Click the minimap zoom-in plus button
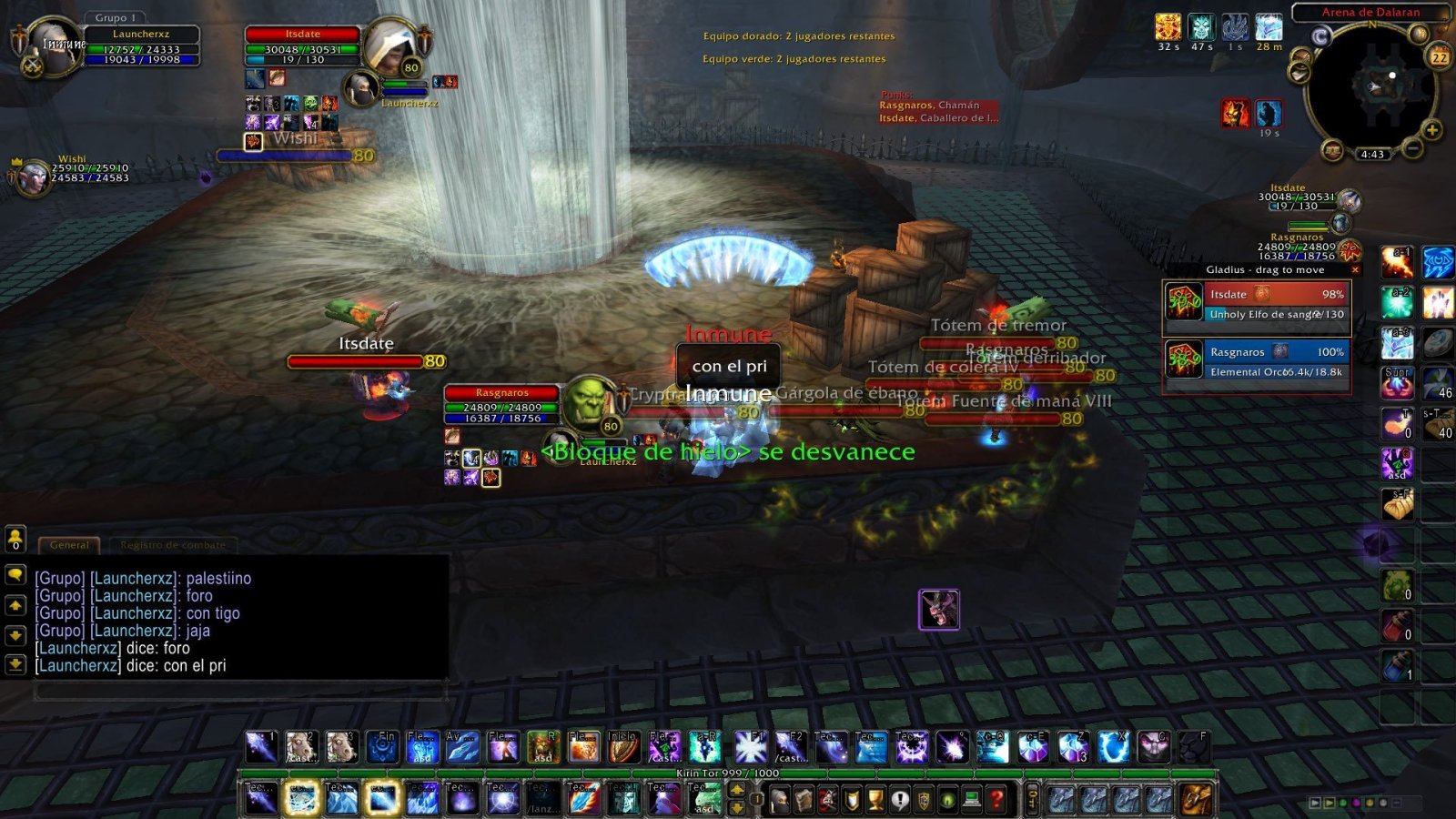Viewport: 1456px width, 819px height. point(1431,130)
